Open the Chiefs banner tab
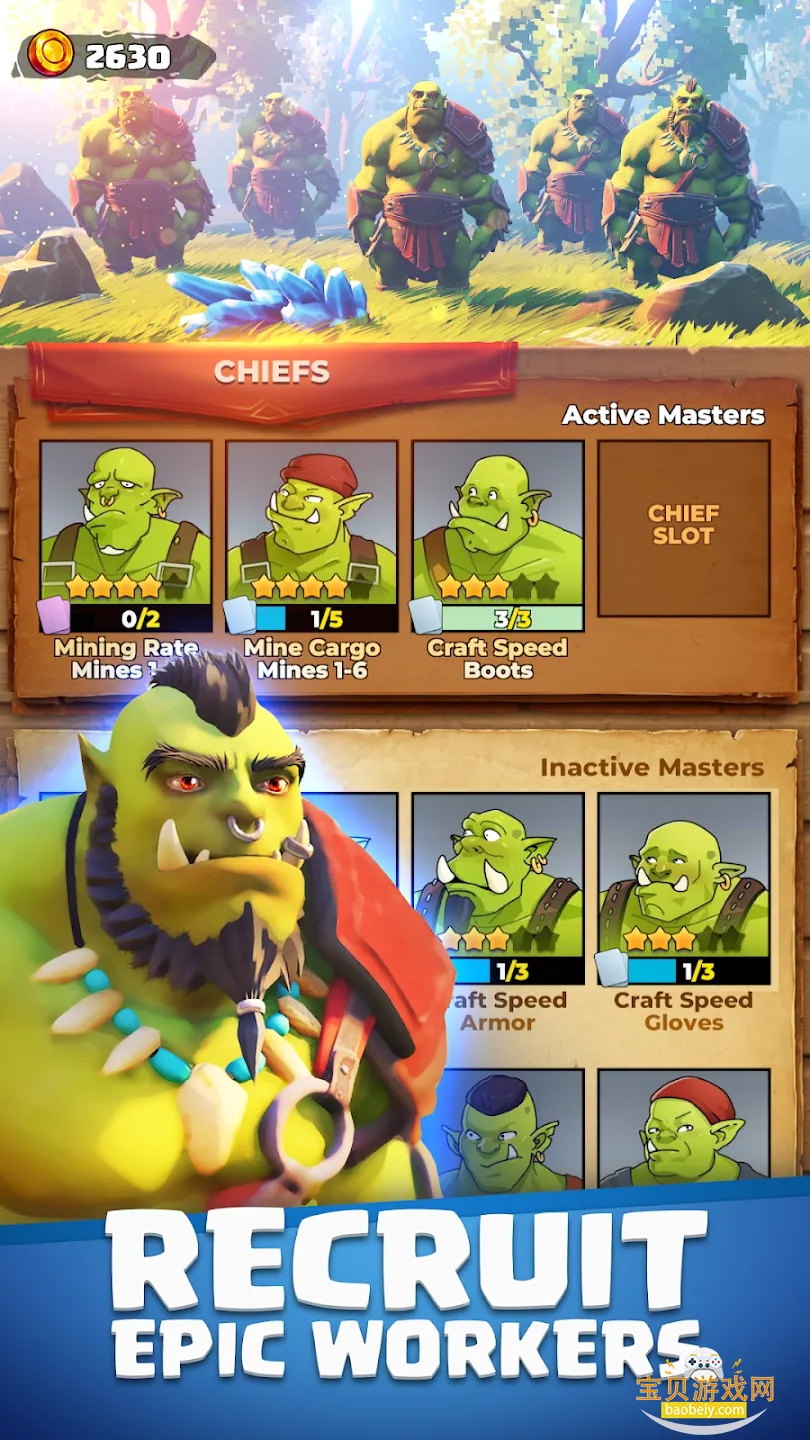The width and height of the screenshot is (810, 1440). (272, 373)
